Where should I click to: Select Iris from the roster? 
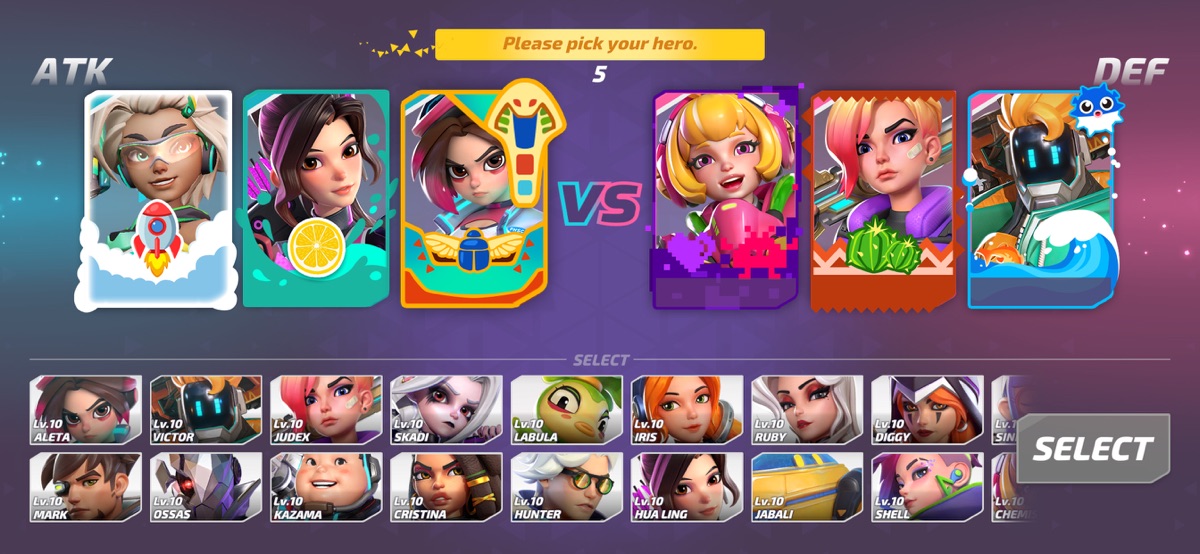point(686,410)
